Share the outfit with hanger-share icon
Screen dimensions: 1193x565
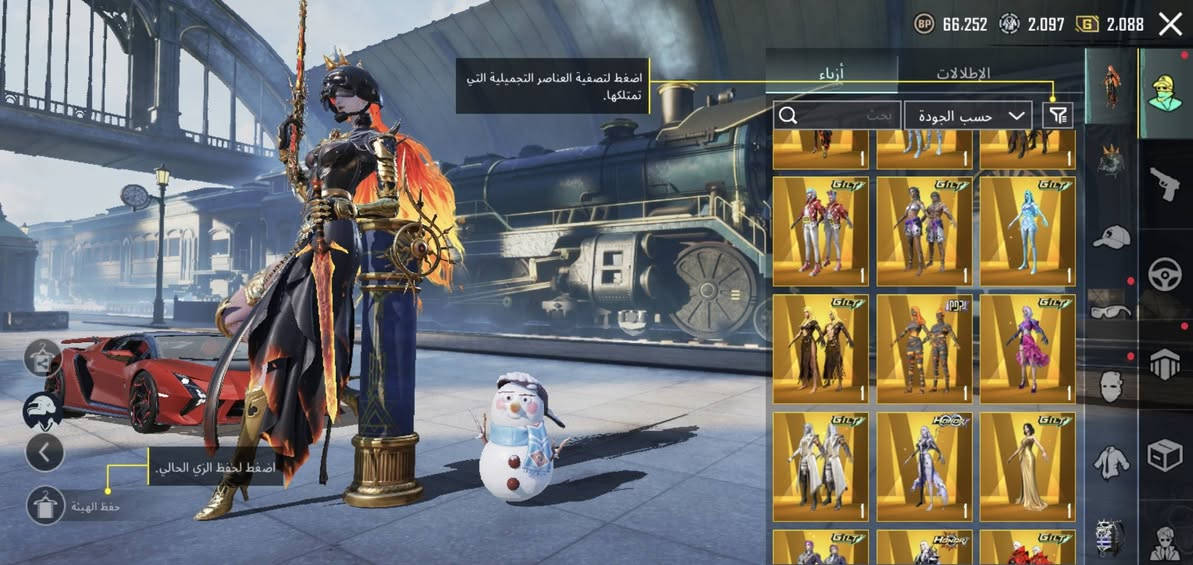[x=44, y=357]
